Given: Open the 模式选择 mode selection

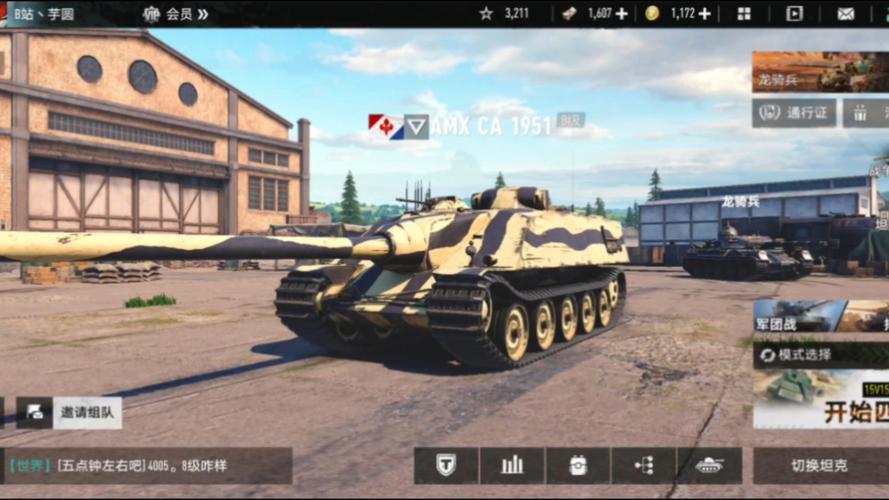Looking at the screenshot, I should pyautogui.click(x=820, y=355).
